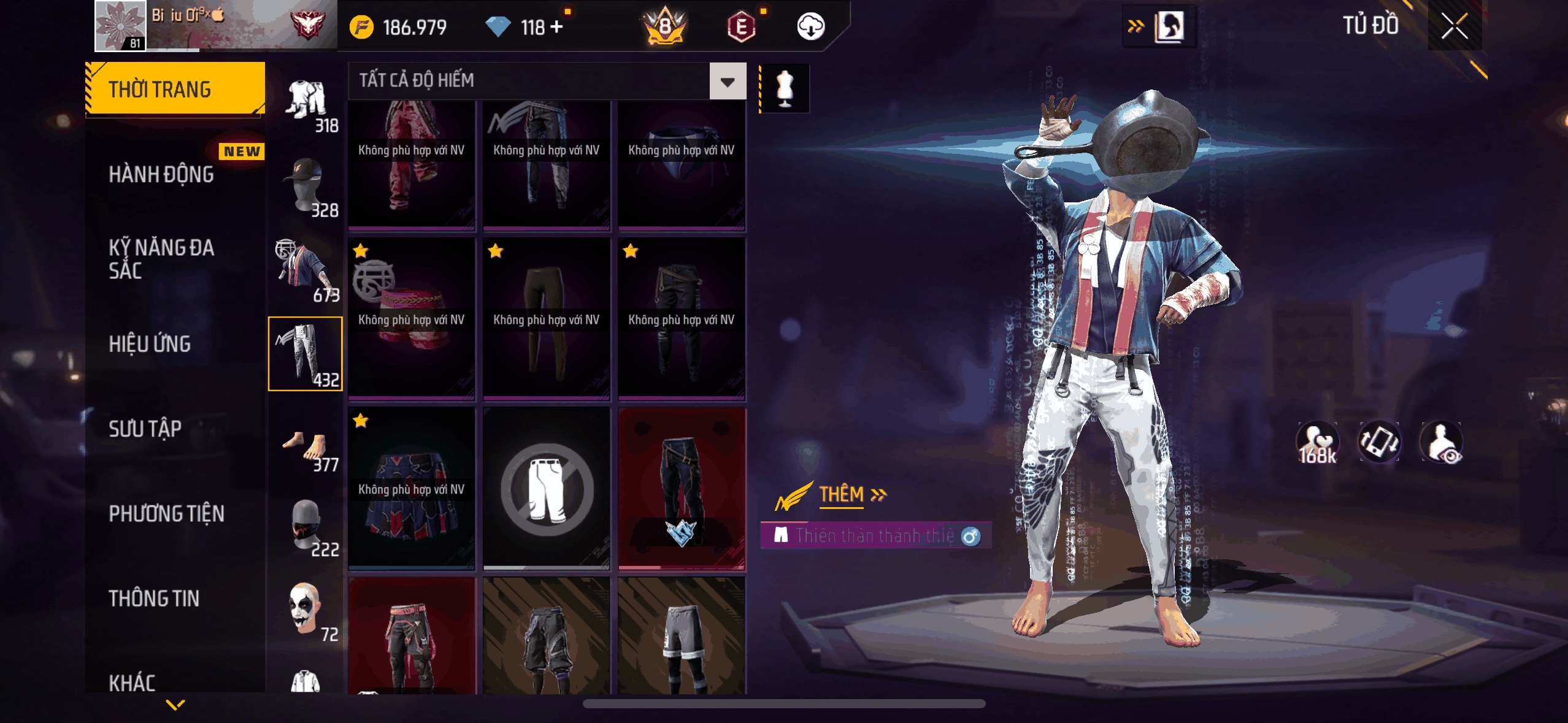Switch to the Hành Động tab
The height and width of the screenshot is (723, 1568).
coord(161,175)
